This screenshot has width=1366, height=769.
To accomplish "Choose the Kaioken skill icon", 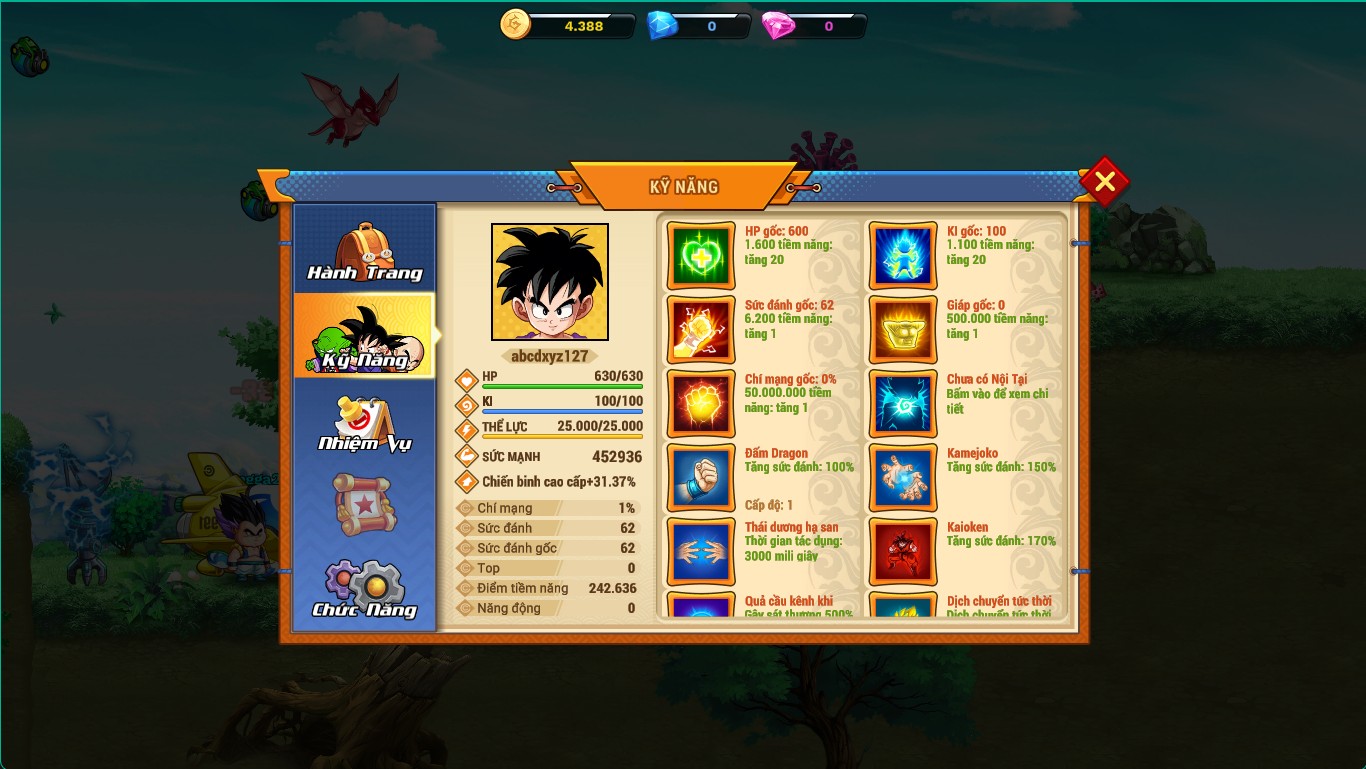I will 903,552.
